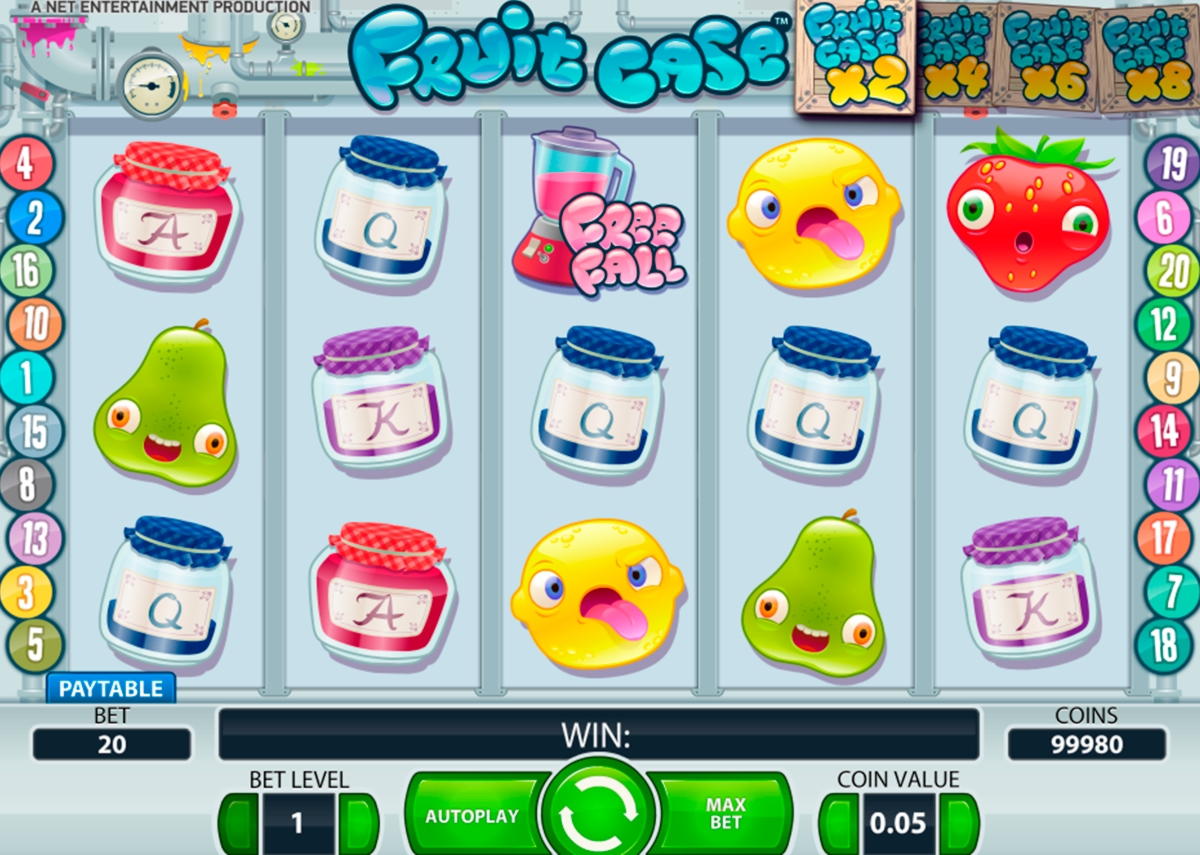
Task: Lower the coin value
Action: pyautogui.click(x=839, y=823)
